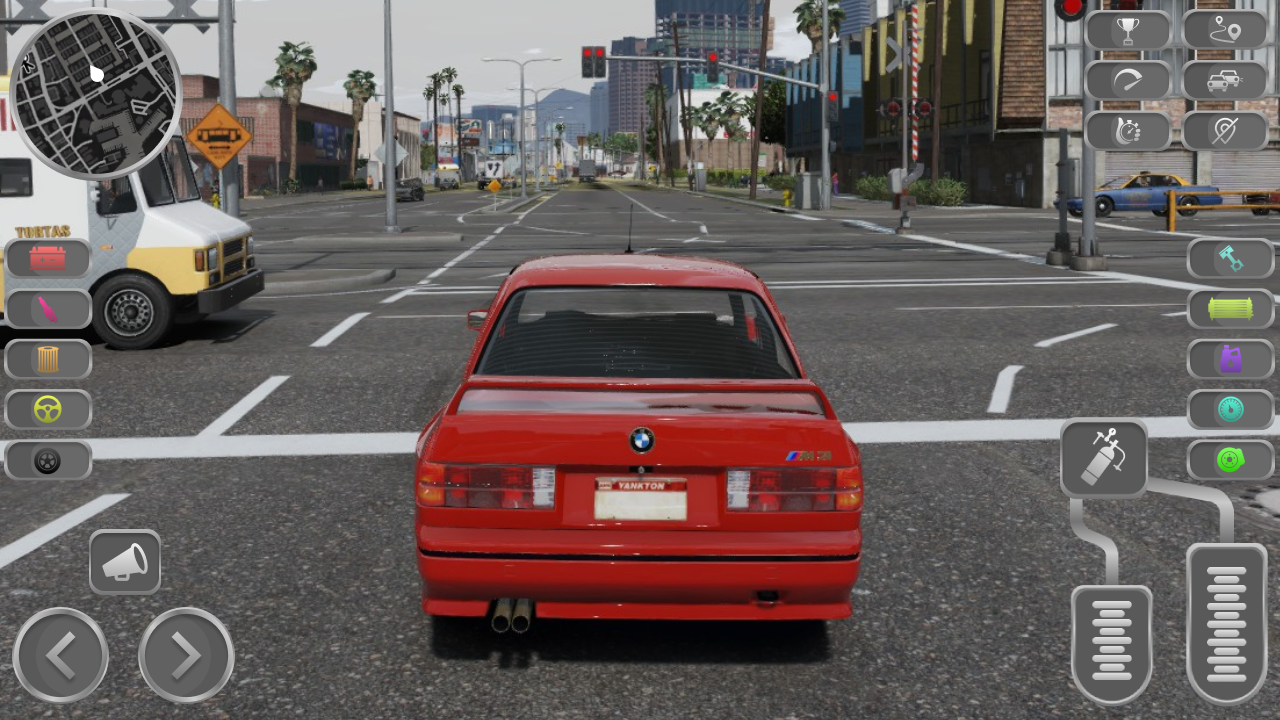Select the traffic vehicles icon
Viewport: 1280px width, 720px height.
(1227, 80)
